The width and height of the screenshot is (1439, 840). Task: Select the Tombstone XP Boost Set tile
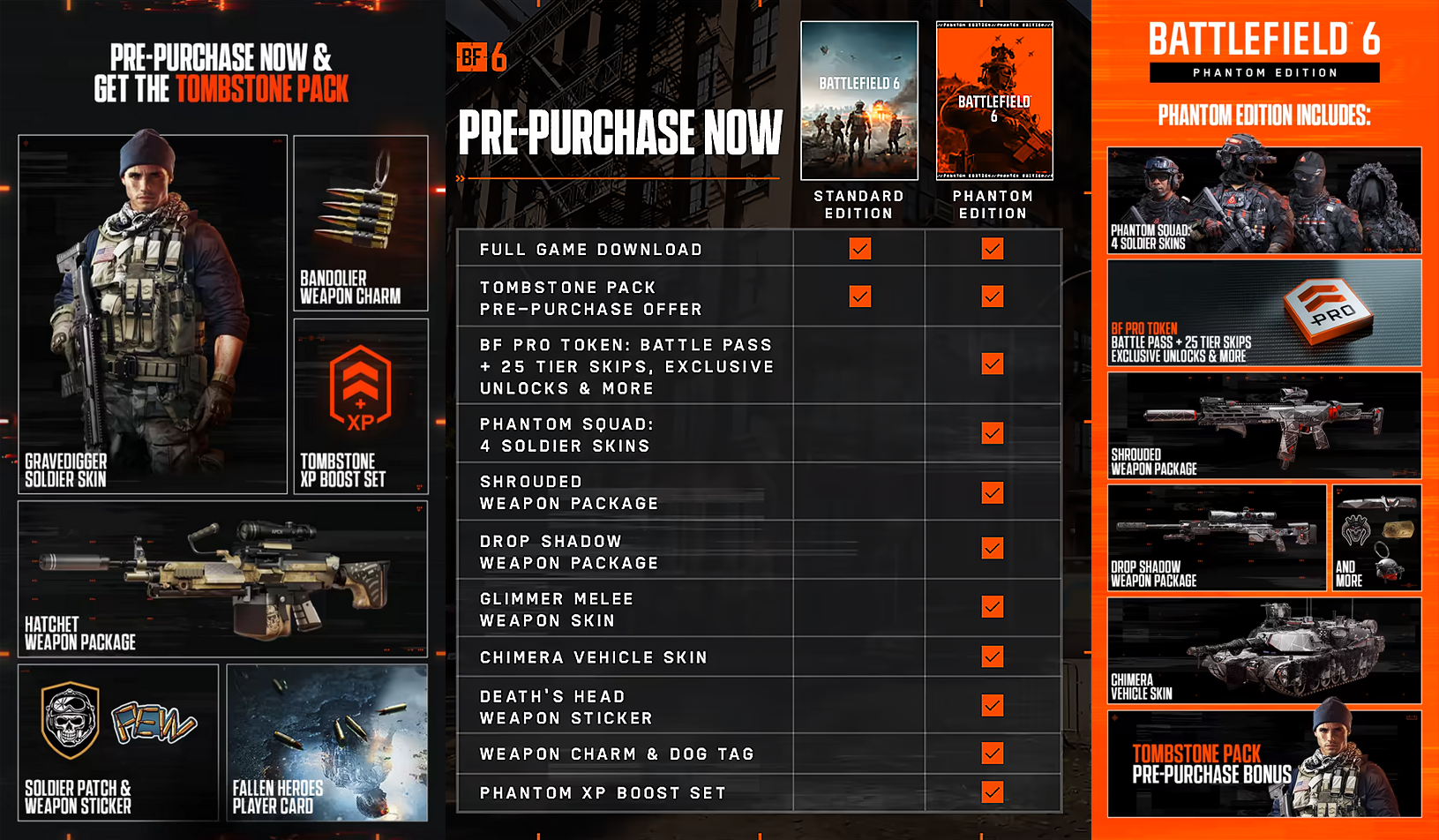click(360, 405)
